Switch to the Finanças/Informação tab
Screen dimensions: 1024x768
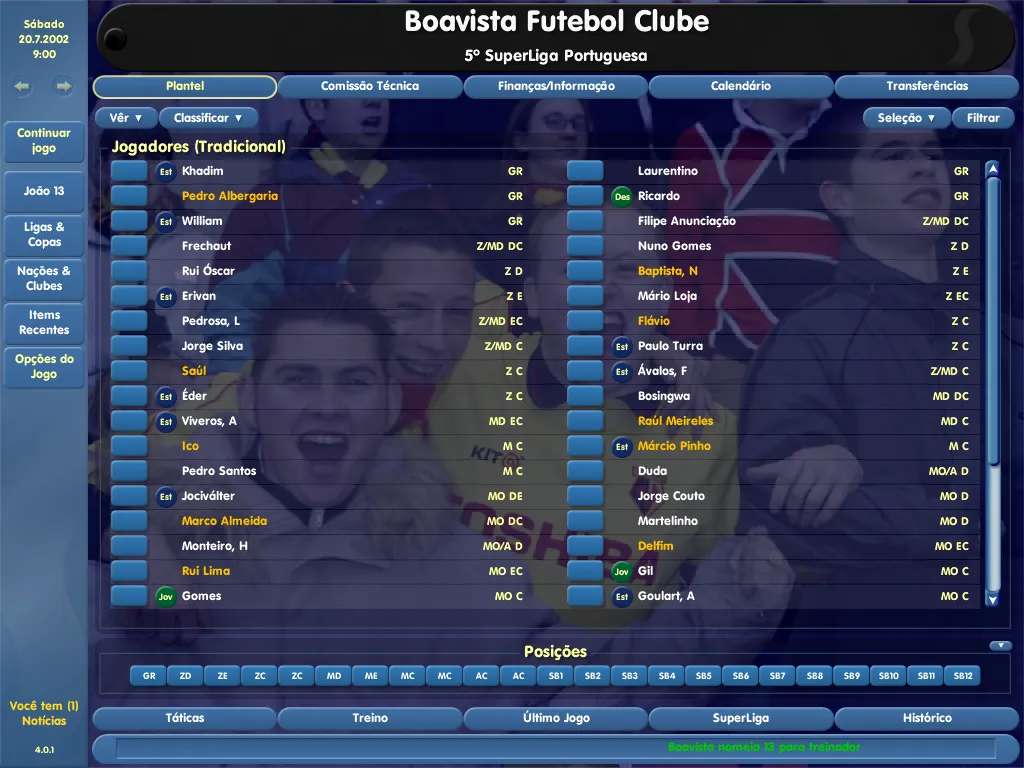tap(556, 87)
